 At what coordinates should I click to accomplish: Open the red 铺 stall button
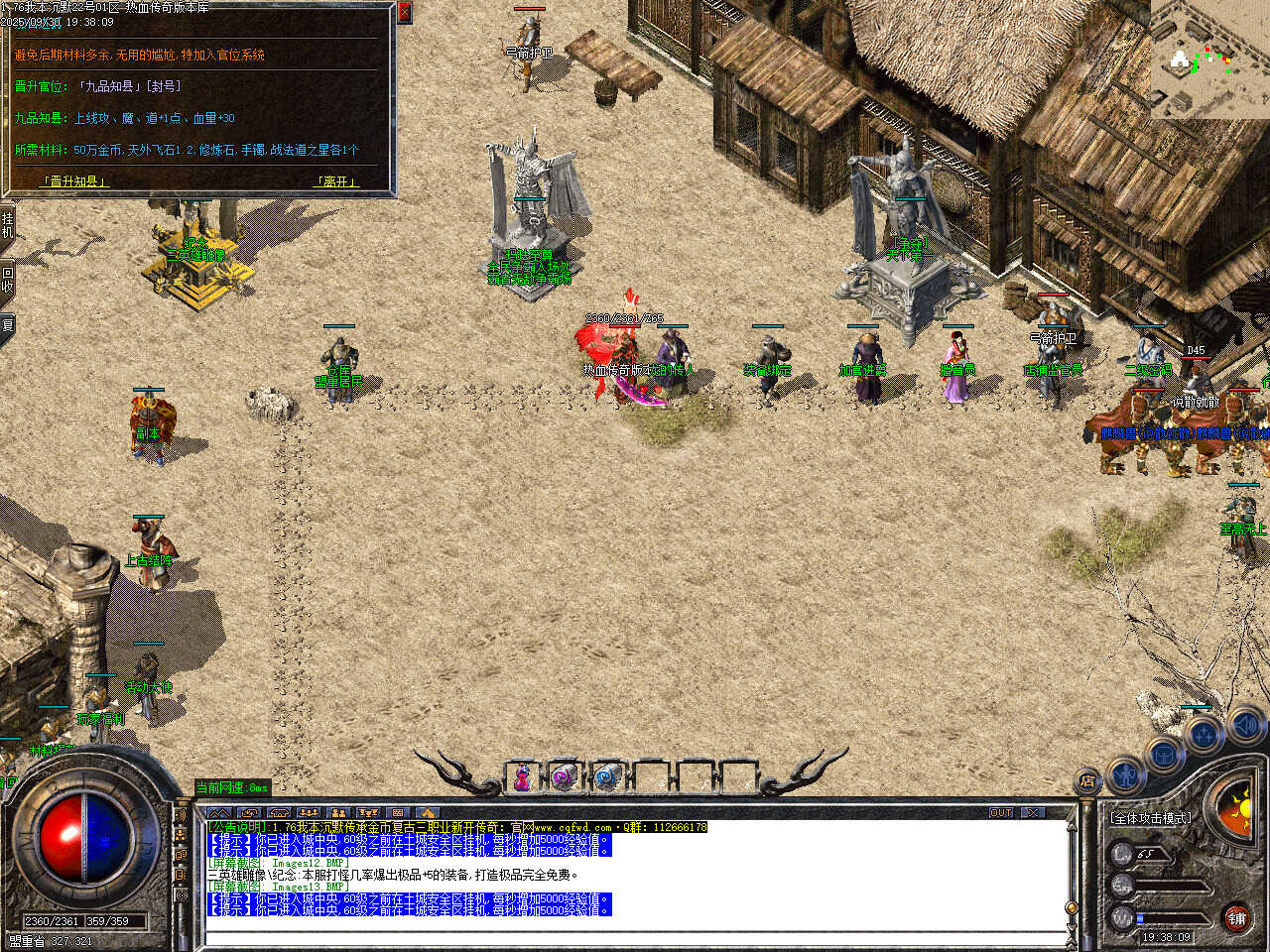point(1236,919)
